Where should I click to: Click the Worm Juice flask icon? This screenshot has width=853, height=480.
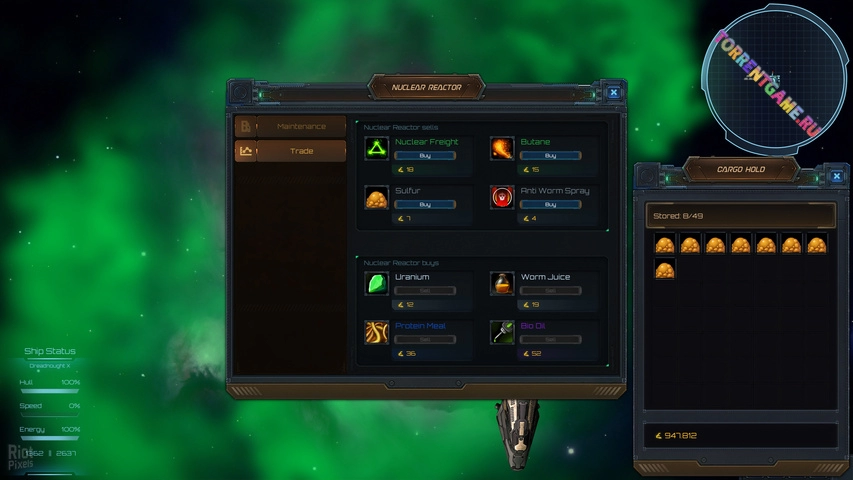tap(502, 284)
